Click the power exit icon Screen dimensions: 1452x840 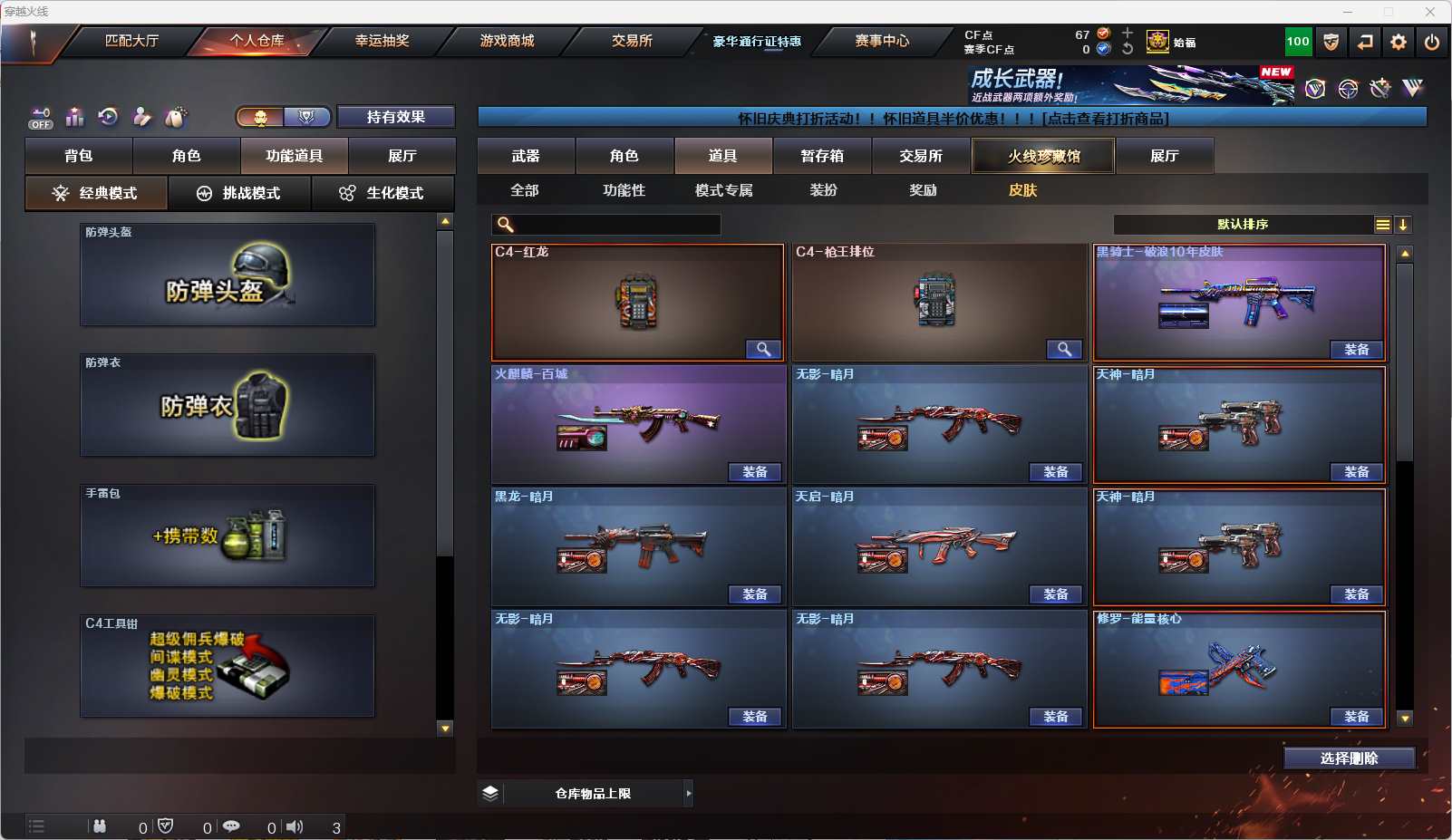point(1432,42)
